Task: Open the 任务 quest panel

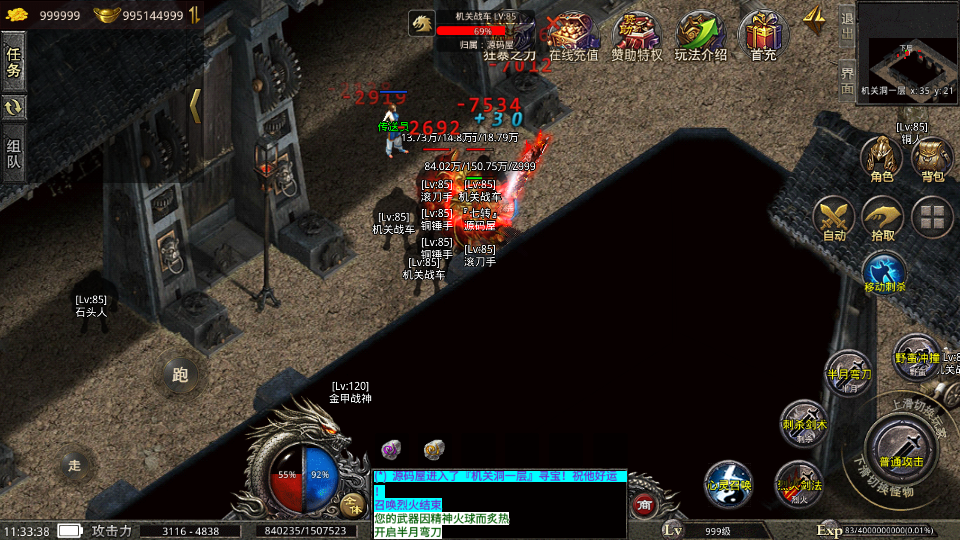Action: pos(14,62)
